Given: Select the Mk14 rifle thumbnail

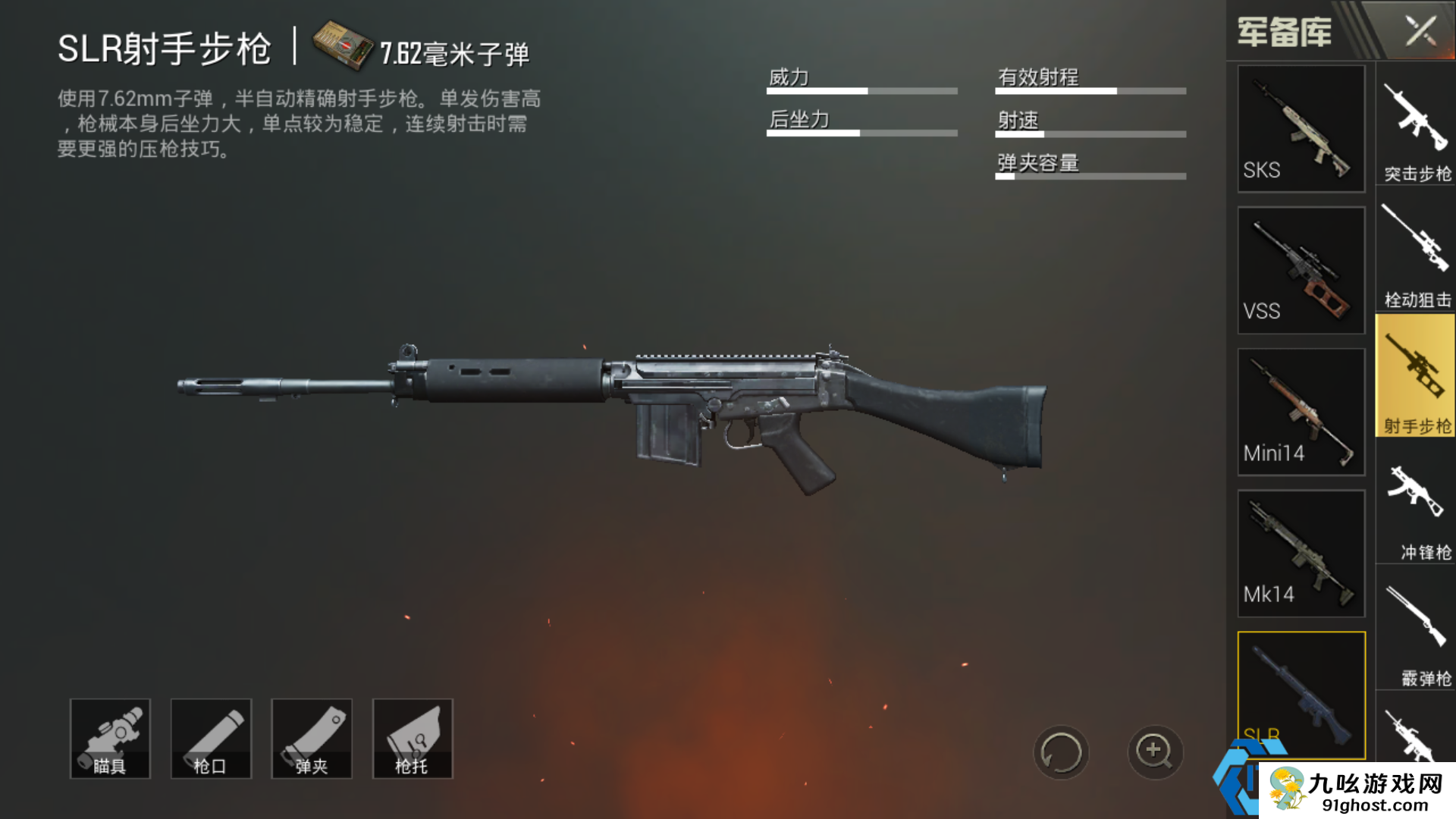Looking at the screenshot, I should click(1300, 552).
